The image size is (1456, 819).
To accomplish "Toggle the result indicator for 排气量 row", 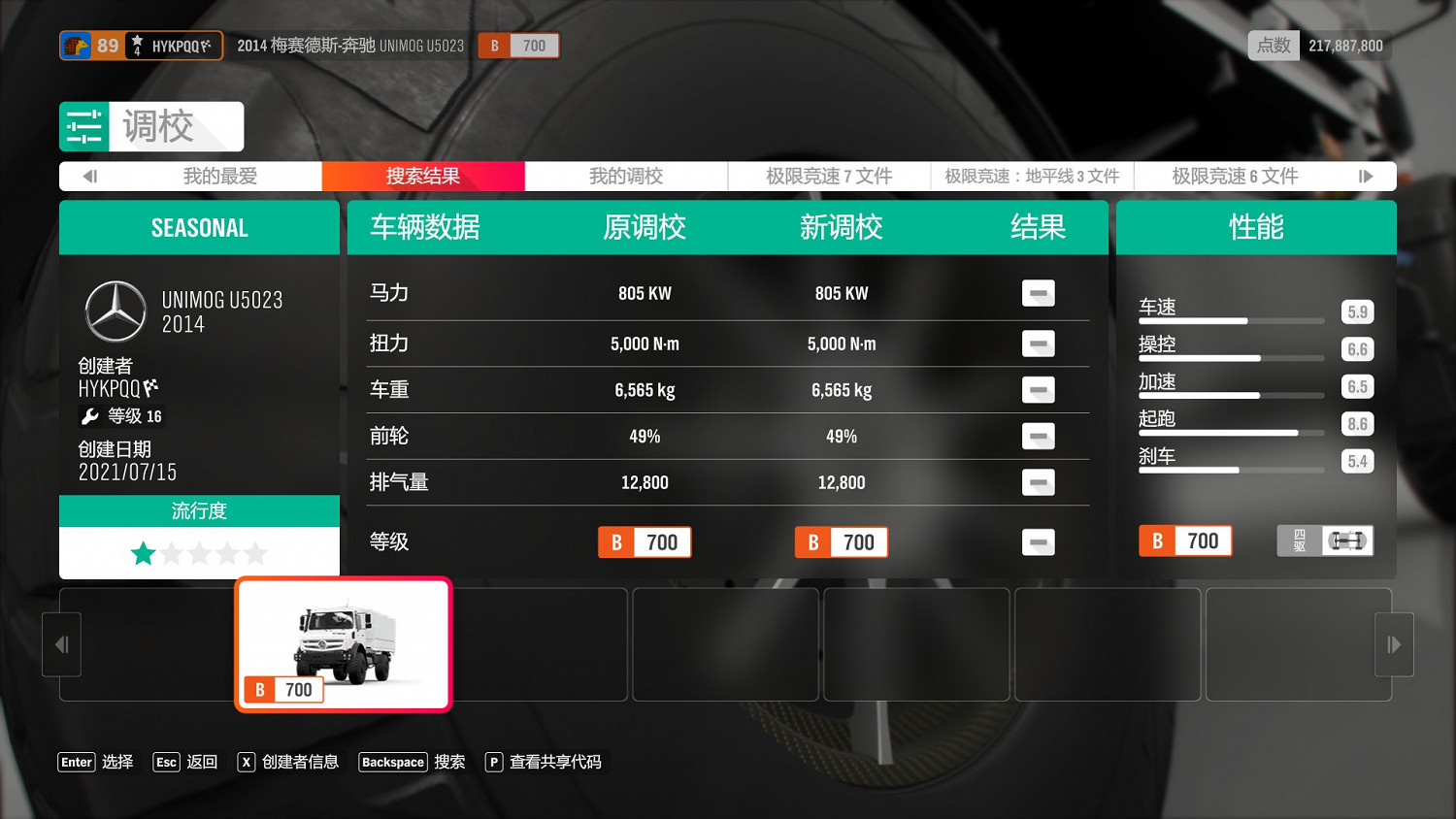I will (1038, 482).
